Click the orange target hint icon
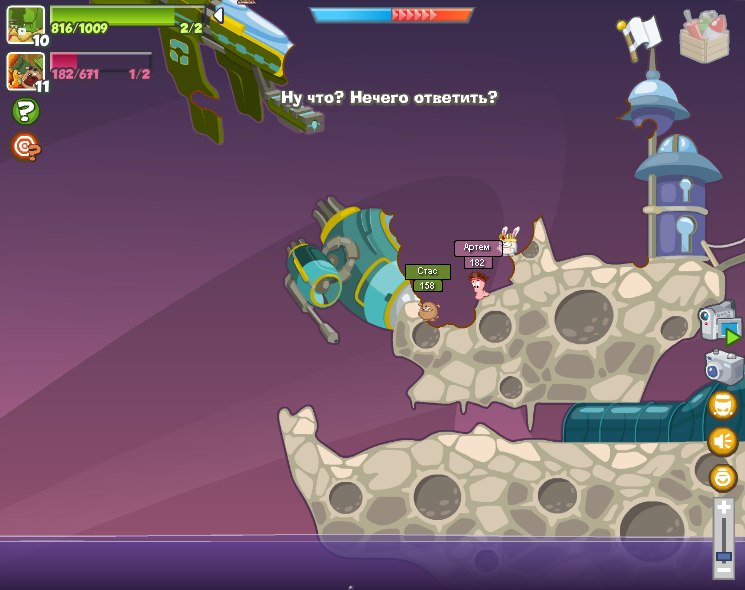Screen dimensions: 745x590 point(25,147)
